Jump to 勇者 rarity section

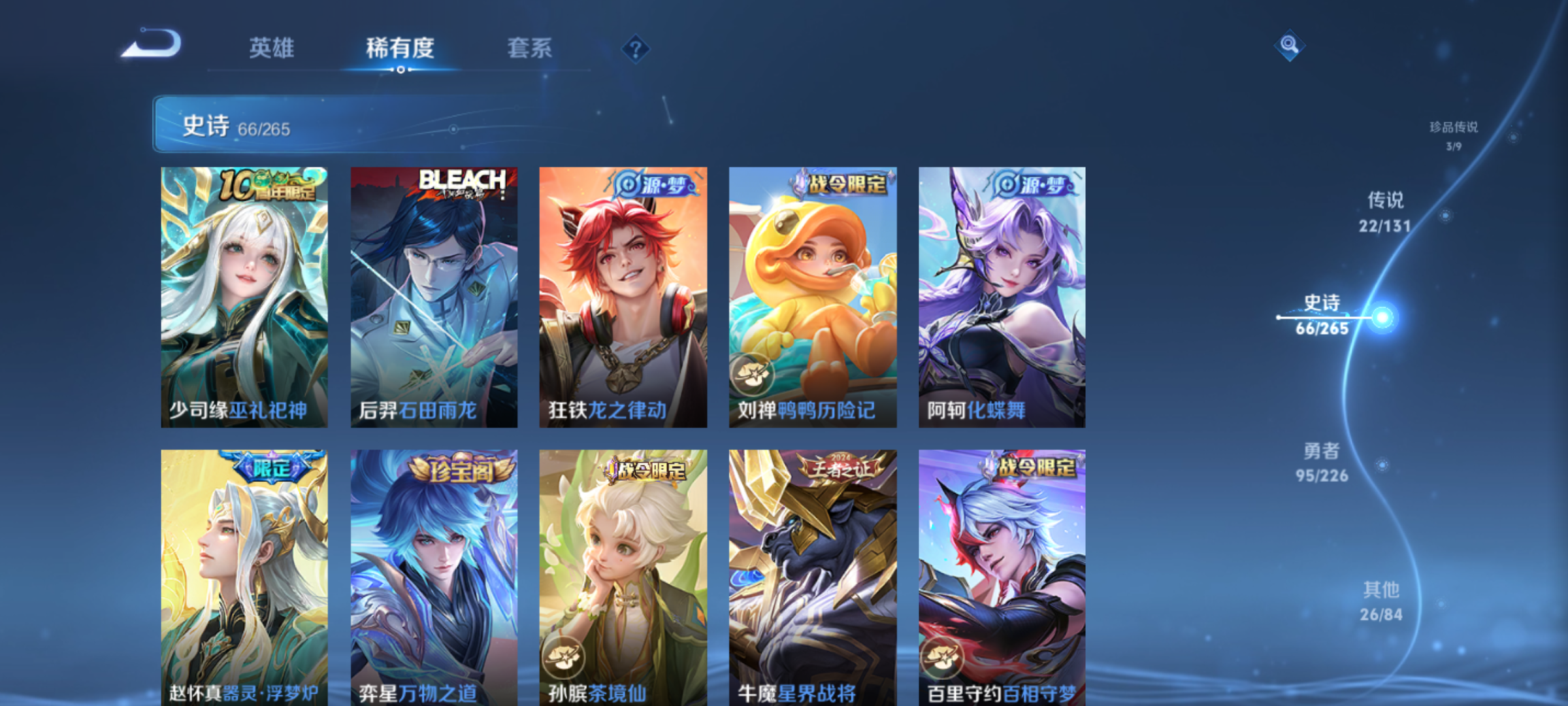1322,462
